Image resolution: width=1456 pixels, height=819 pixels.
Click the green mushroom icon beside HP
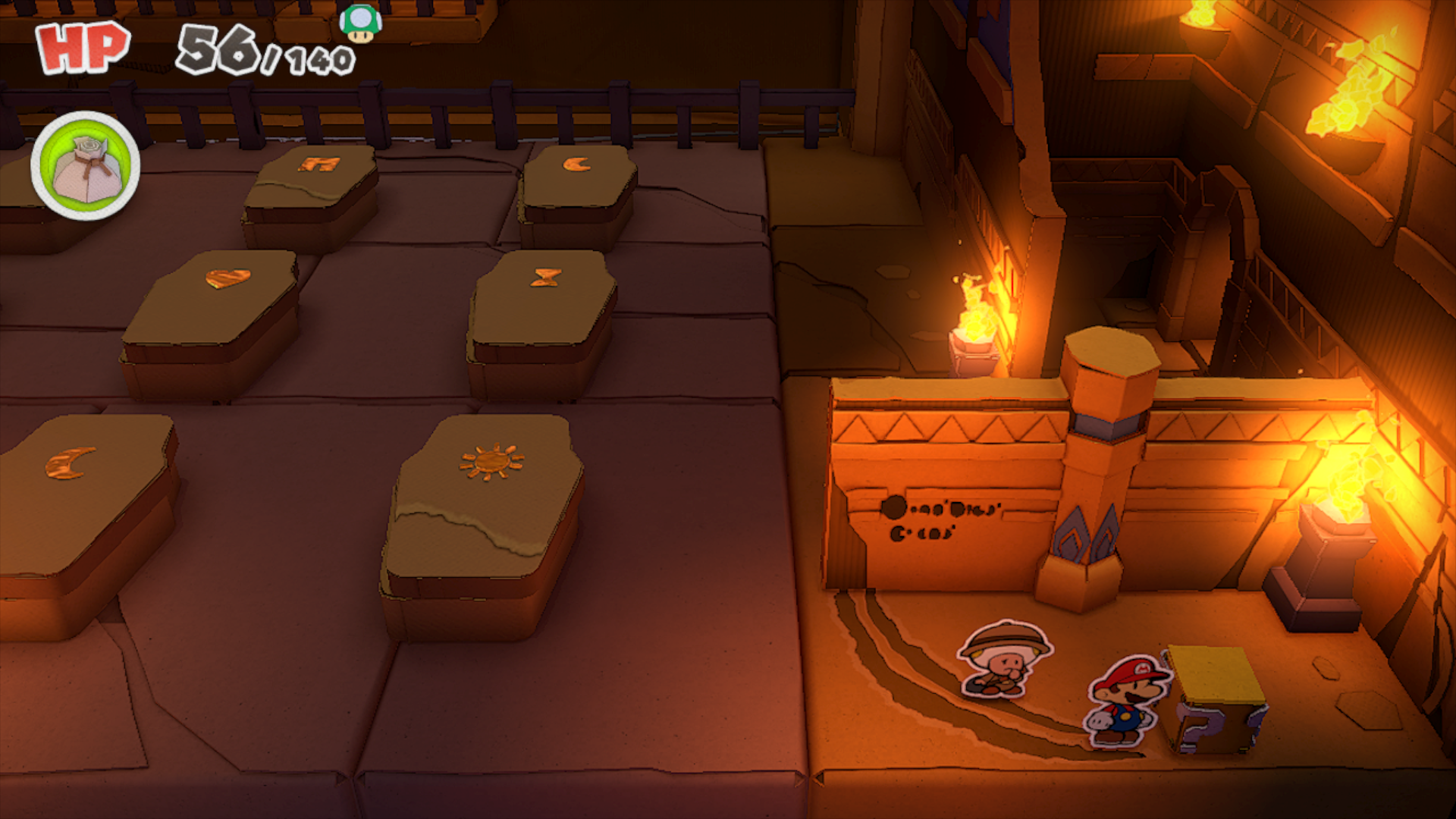click(360, 23)
